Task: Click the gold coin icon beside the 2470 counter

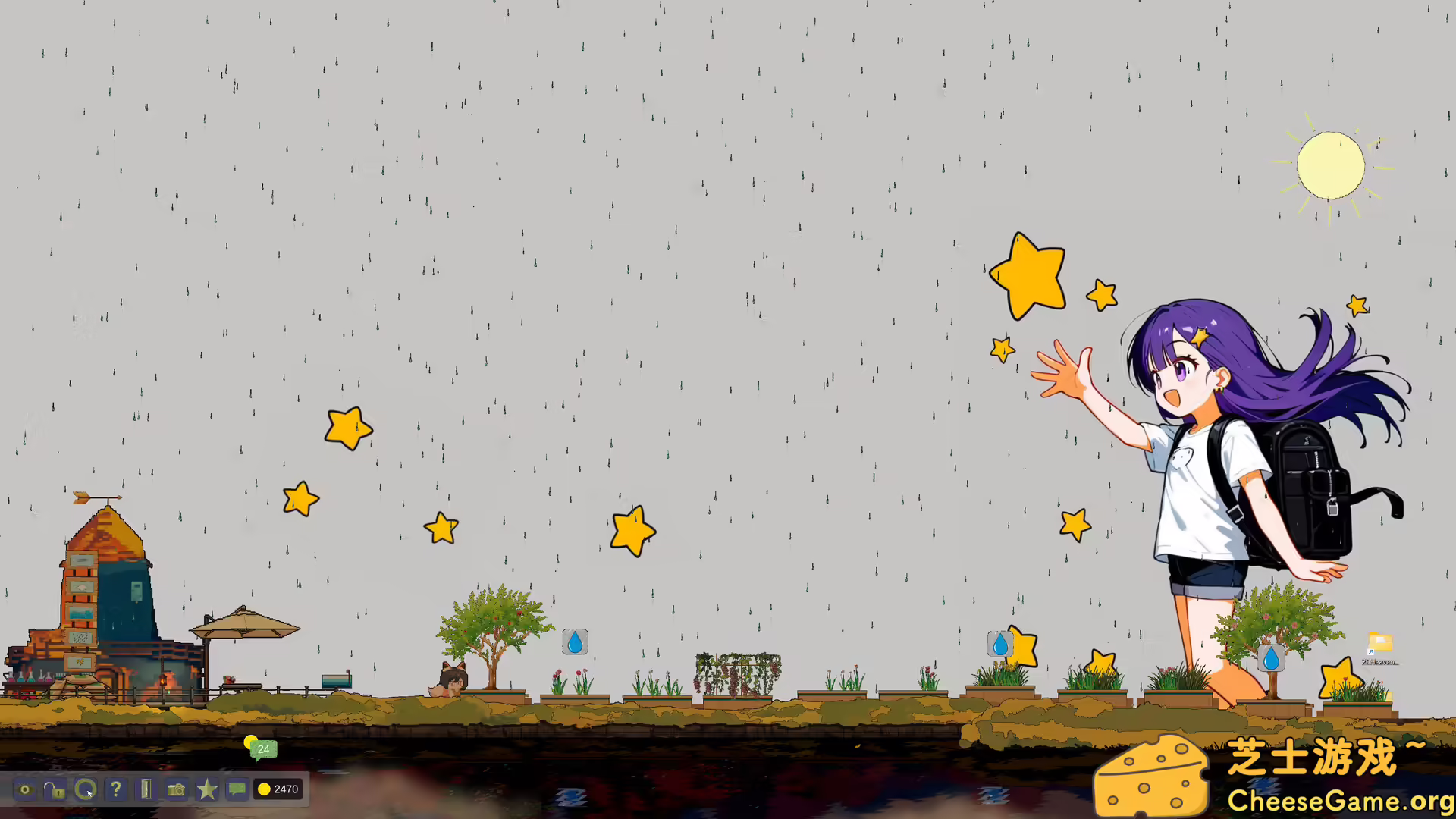Action: [x=265, y=789]
